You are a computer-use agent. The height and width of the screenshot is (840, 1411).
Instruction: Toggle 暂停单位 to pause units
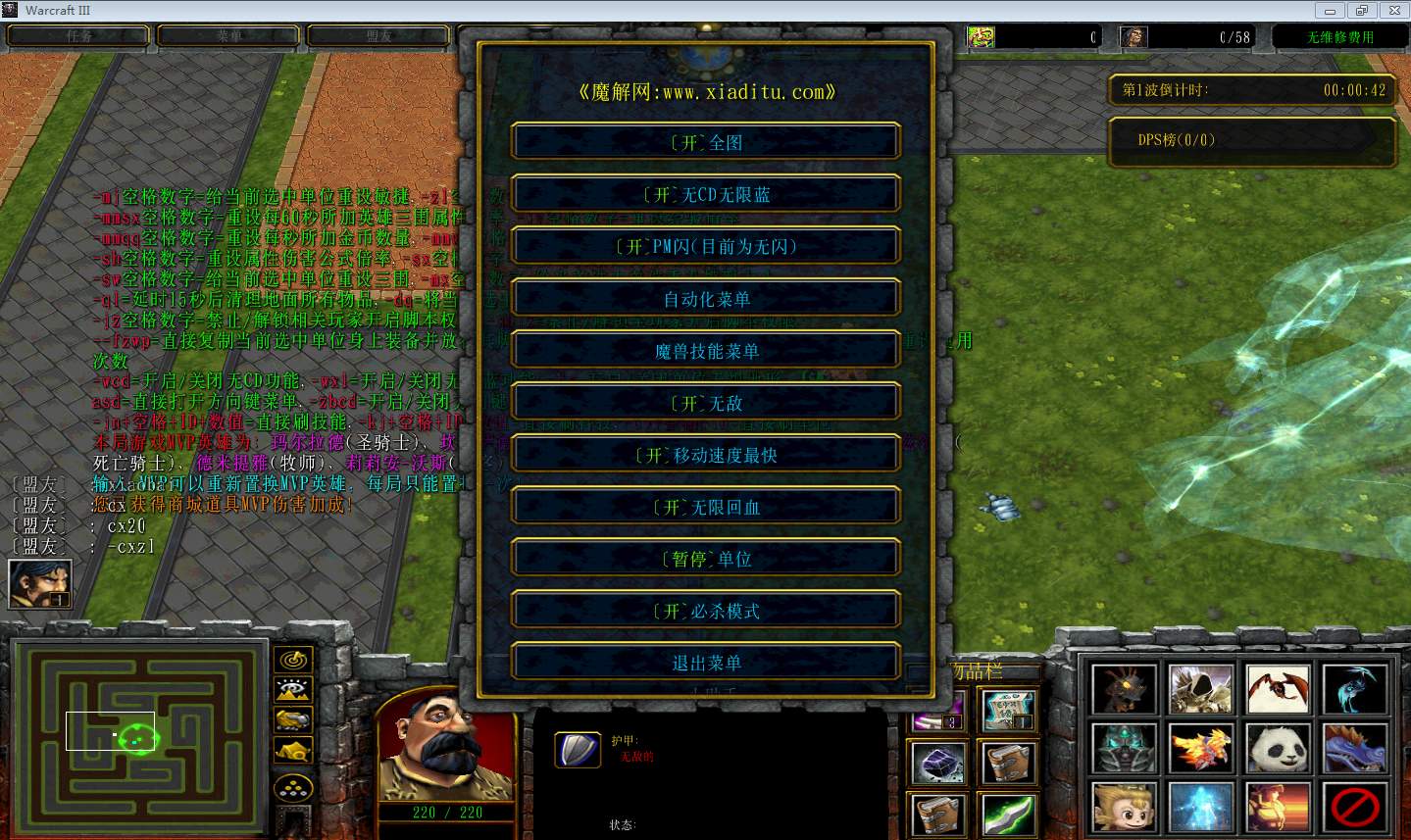click(705, 558)
